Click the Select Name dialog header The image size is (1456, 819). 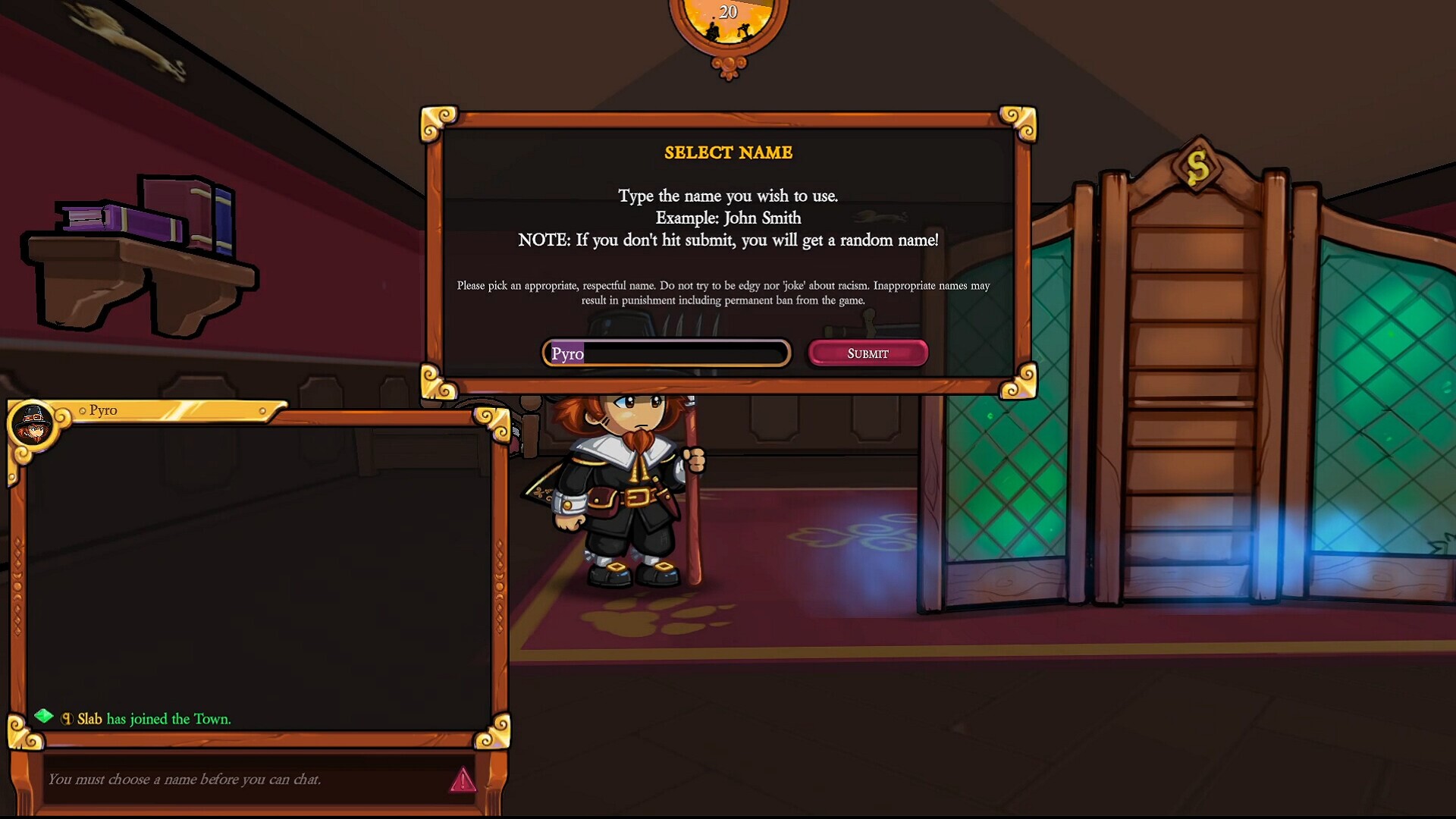(728, 152)
